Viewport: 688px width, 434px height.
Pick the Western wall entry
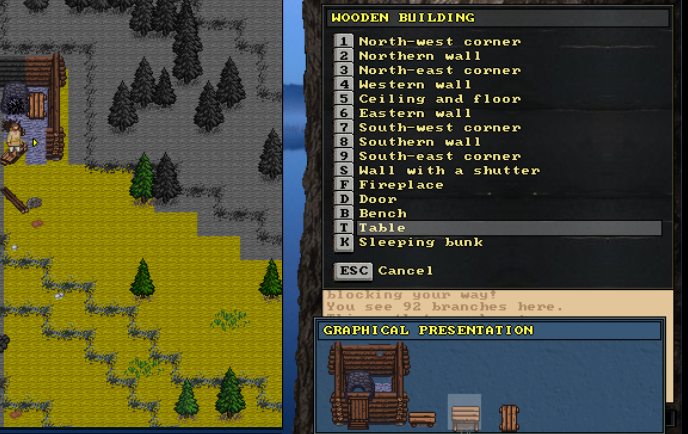click(x=415, y=85)
